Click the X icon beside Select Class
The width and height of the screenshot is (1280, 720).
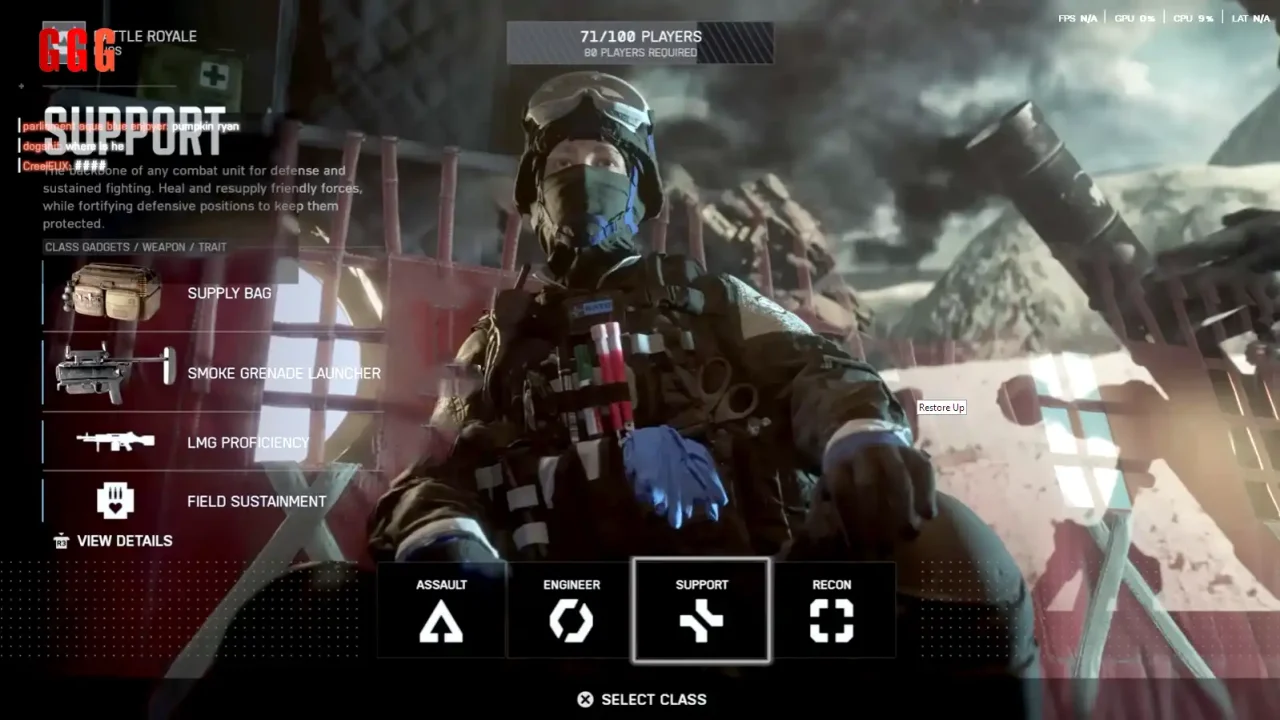[585, 699]
